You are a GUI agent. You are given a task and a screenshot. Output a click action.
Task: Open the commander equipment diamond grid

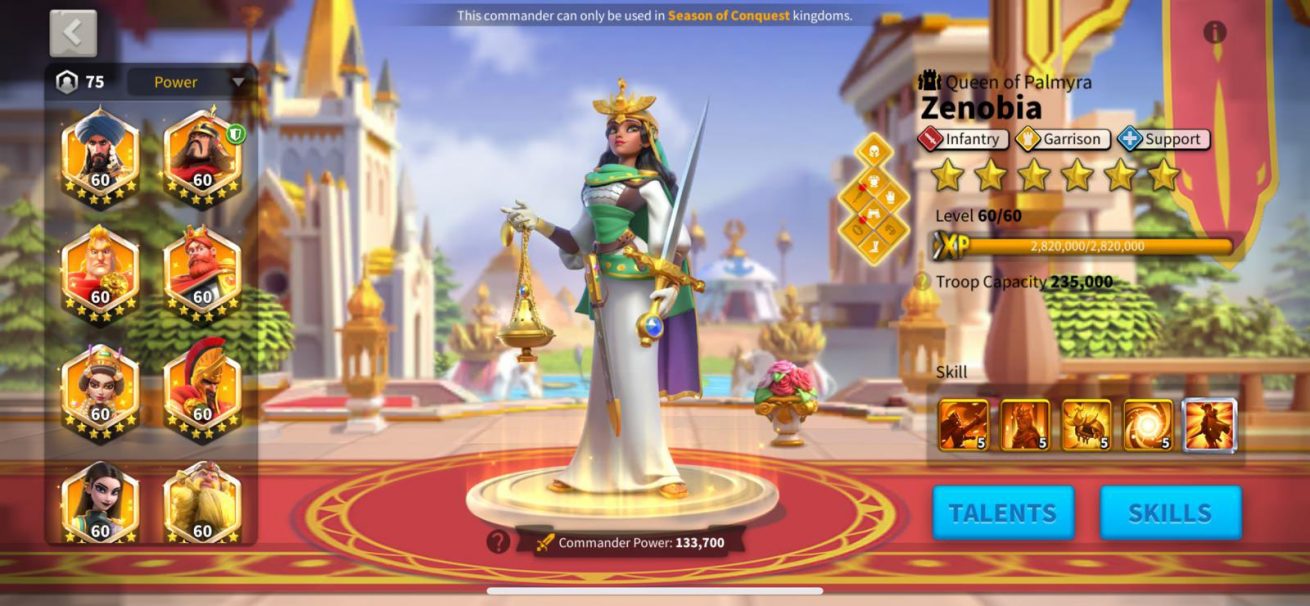coord(874,199)
